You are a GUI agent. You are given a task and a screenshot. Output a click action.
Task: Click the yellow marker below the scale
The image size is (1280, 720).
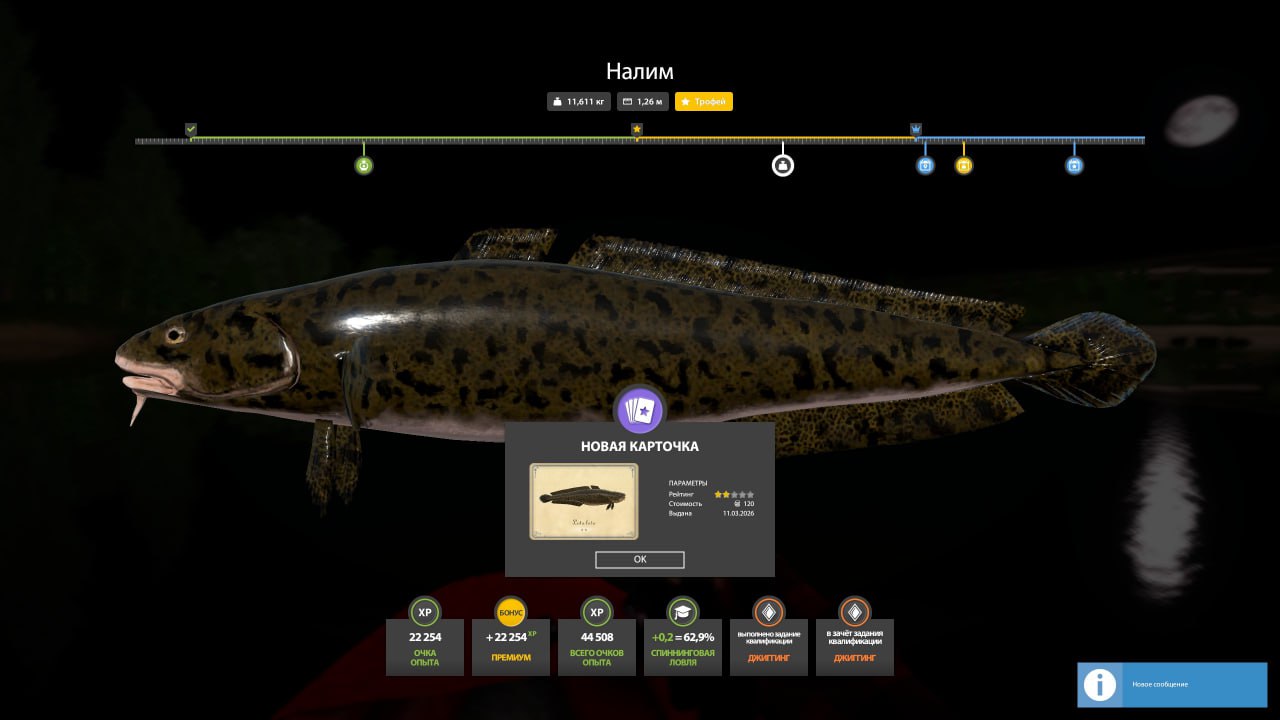point(964,165)
